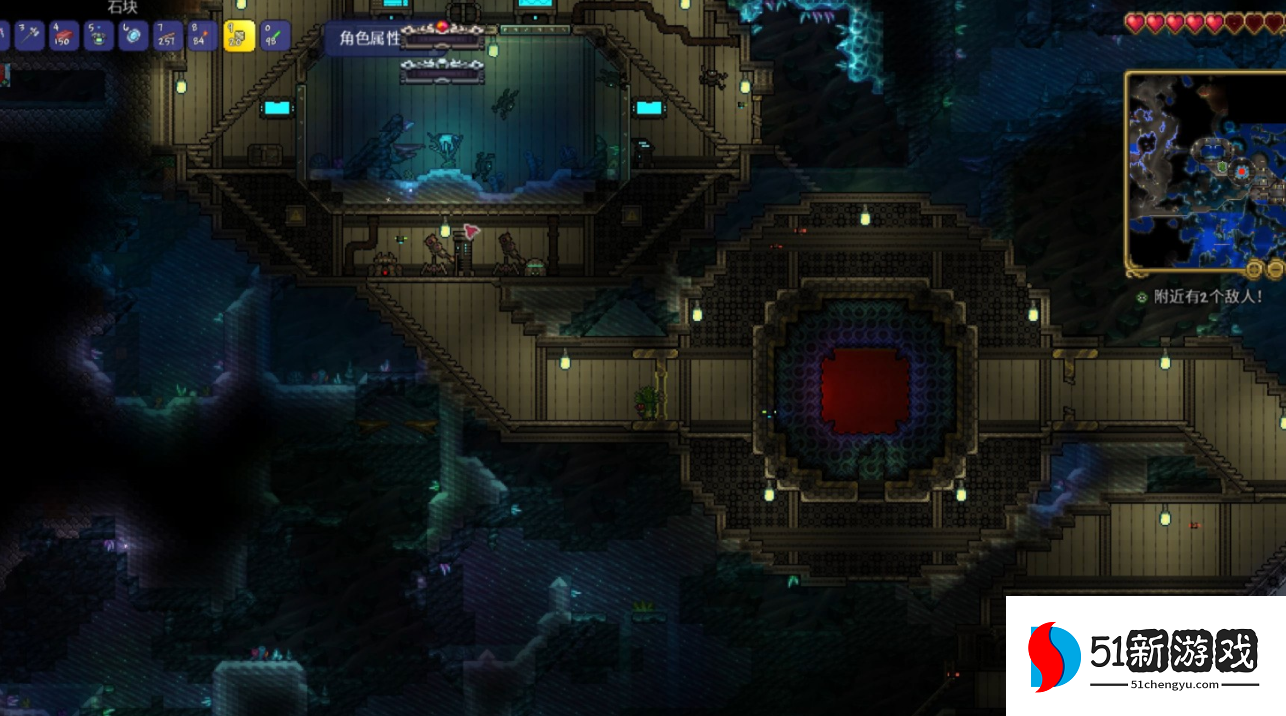This screenshot has width=1286, height=716.
Task: Pick the 257-count item in slot 7
Action: (x=168, y=36)
